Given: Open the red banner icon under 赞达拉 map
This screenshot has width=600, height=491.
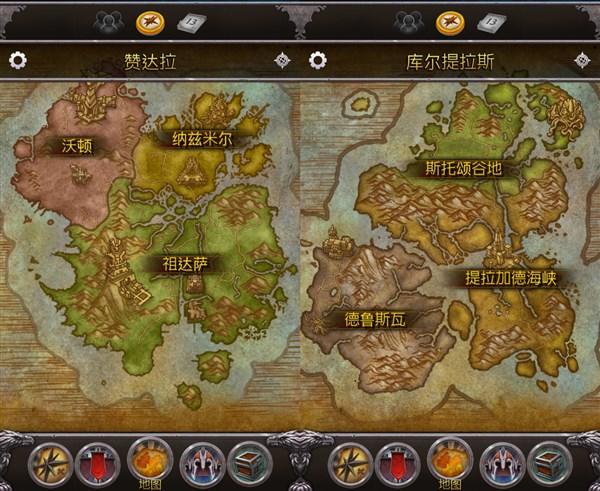Looking at the screenshot, I should coord(97,464).
